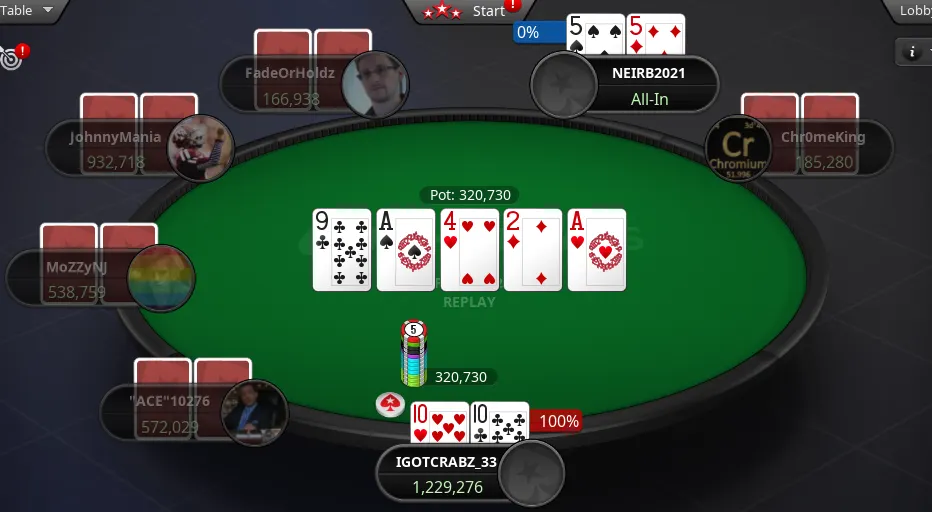Click FadeOrHoldz's avatar photo
The image size is (932, 512).
coord(374,84)
